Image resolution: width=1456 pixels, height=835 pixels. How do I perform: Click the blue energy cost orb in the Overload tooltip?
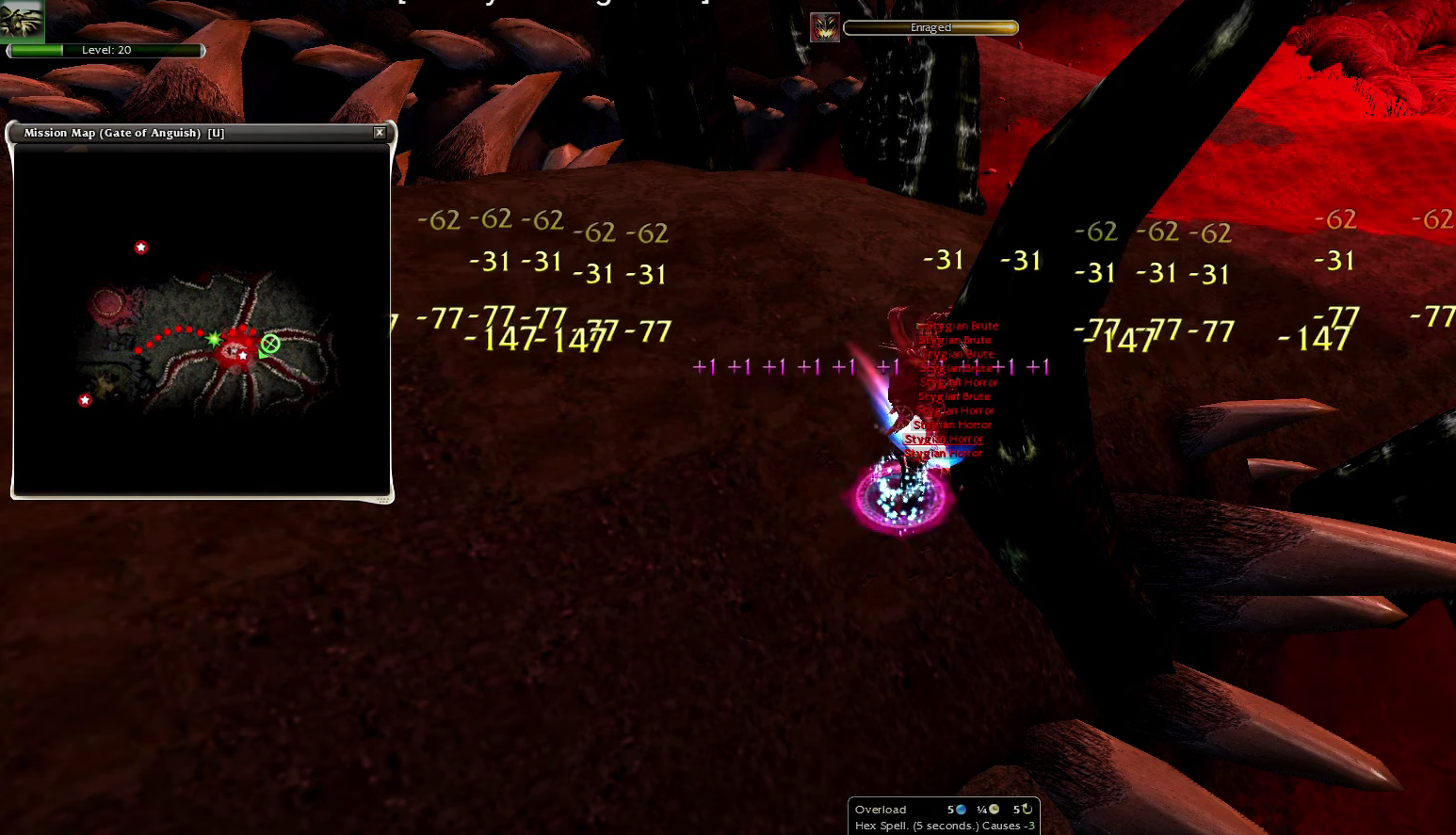(x=962, y=810)
